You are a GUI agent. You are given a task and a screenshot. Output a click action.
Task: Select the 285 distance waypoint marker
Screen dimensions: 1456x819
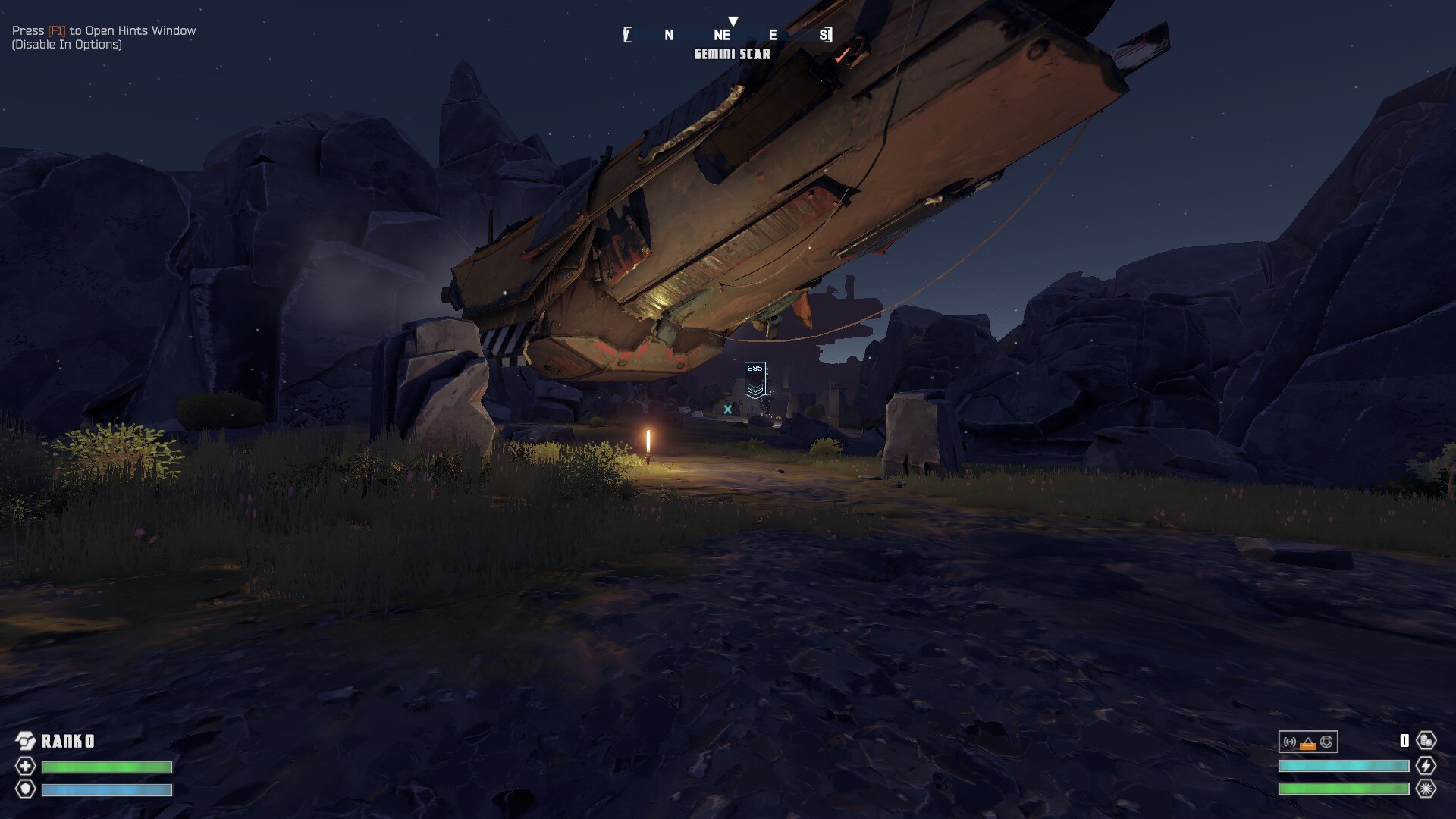tap(755, 379)
